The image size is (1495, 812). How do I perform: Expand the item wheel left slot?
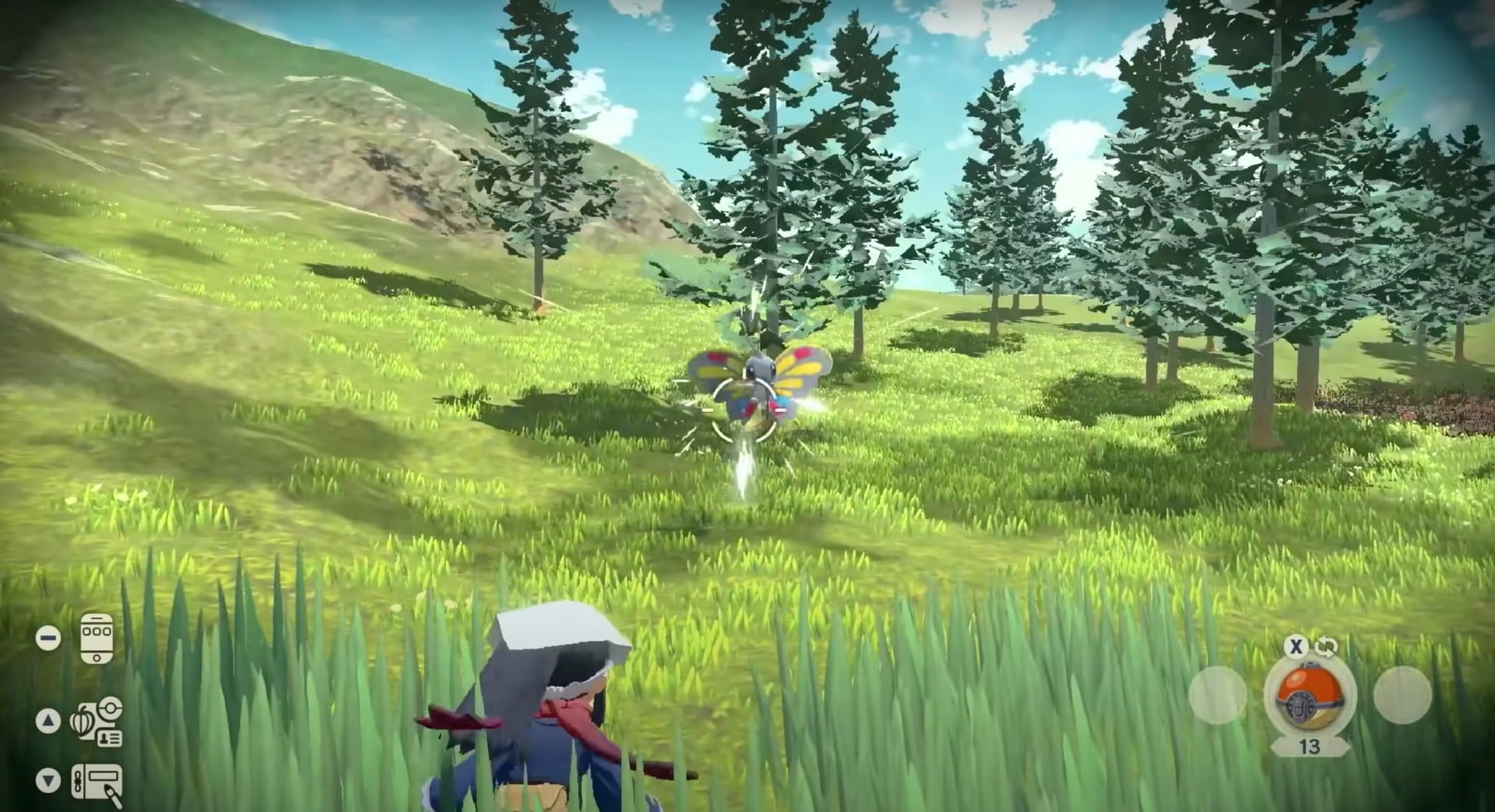pyautogui.click(x=1216, y=695)
